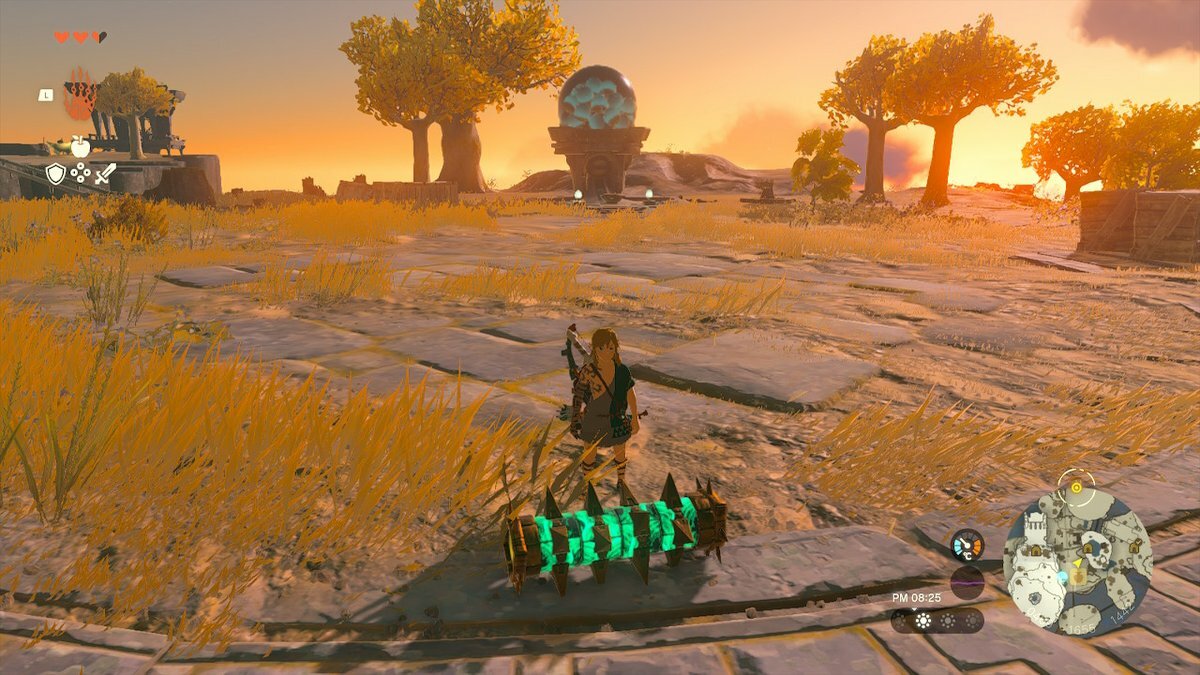Open the apple quick-item shortcut
The width and height of the screenshot is (1200, 675).
(x=80, y=148)
